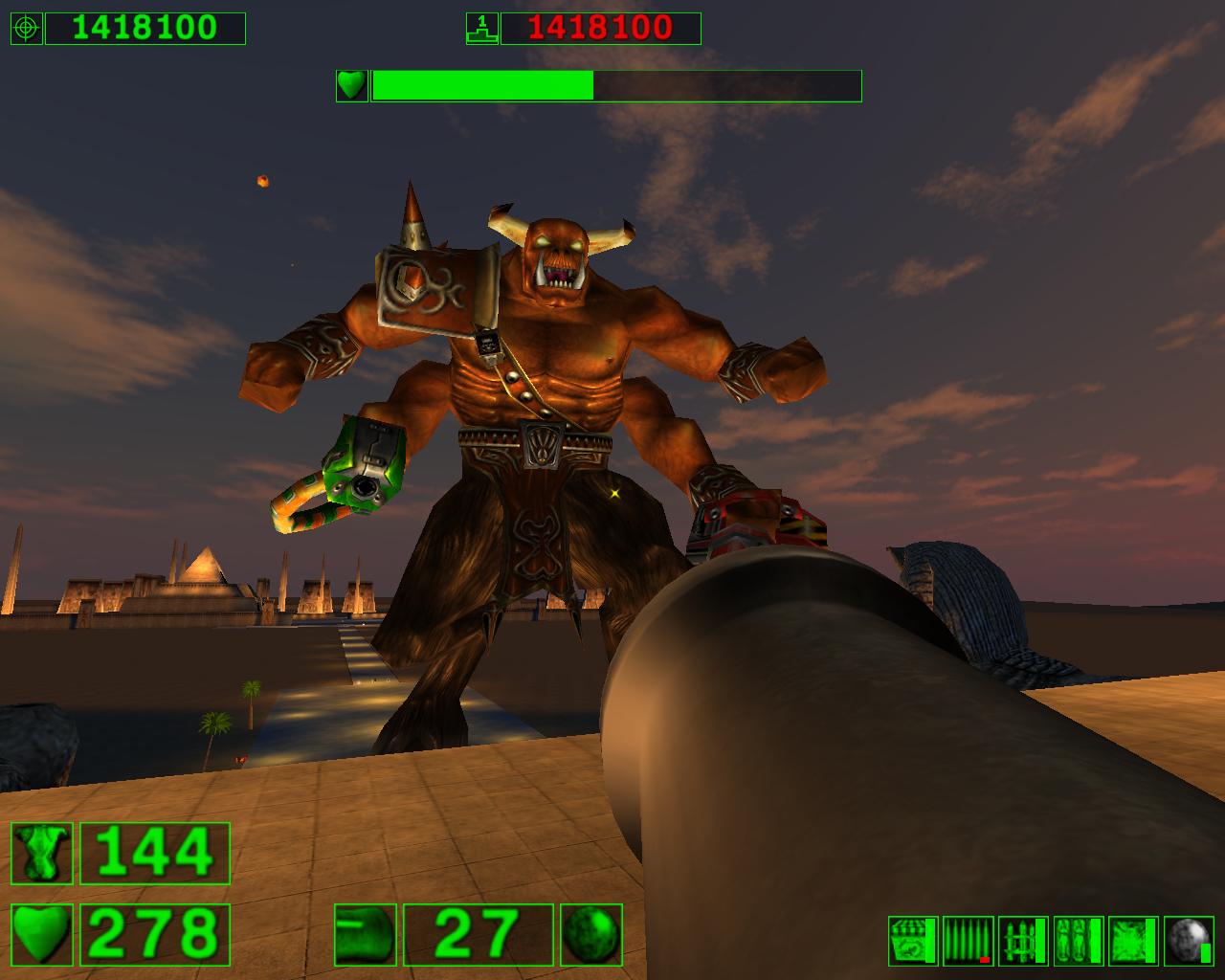Image resolution: width=1225 pixels, height=980 pixels.
Task: Click the heart icon on the boss health bar
Action: [351, 86]
